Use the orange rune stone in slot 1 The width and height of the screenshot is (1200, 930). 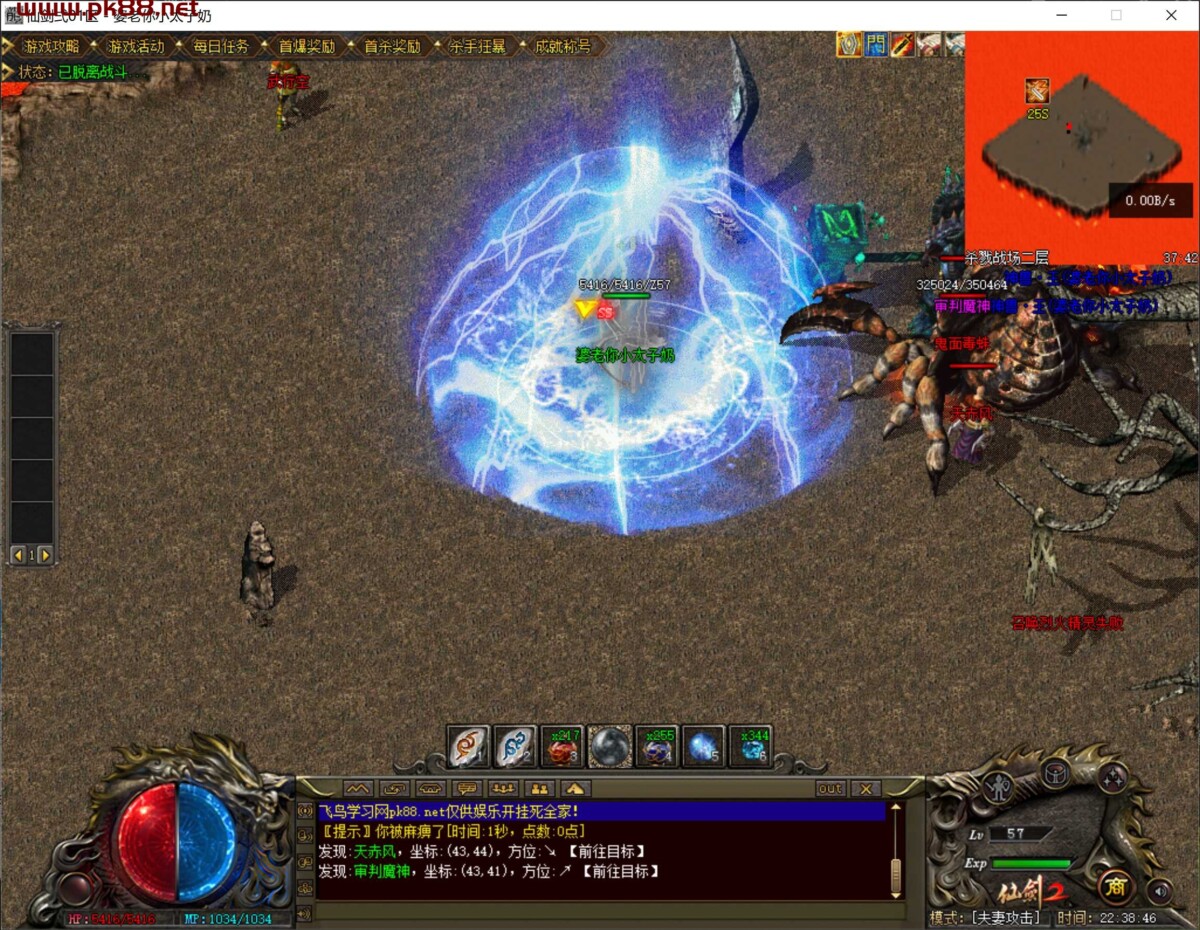coord(468,746)
